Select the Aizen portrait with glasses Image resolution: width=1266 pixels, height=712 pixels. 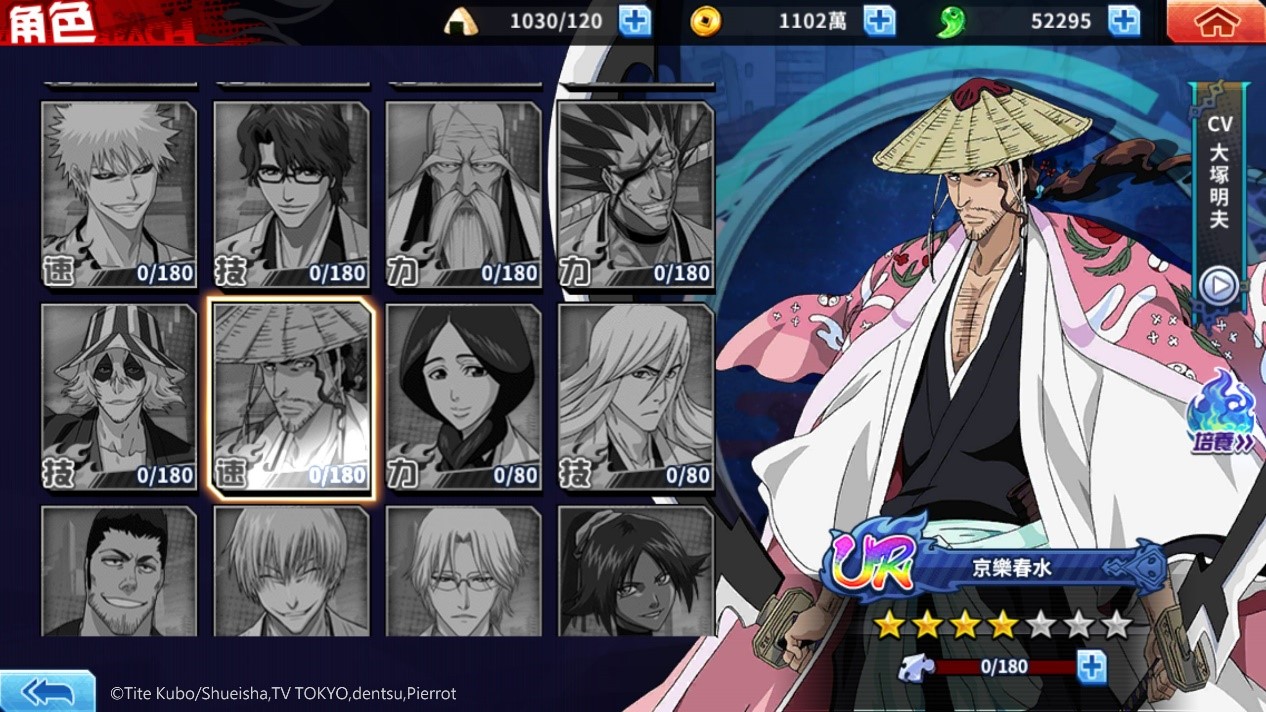pyautogui.click(x=291, y=195)
